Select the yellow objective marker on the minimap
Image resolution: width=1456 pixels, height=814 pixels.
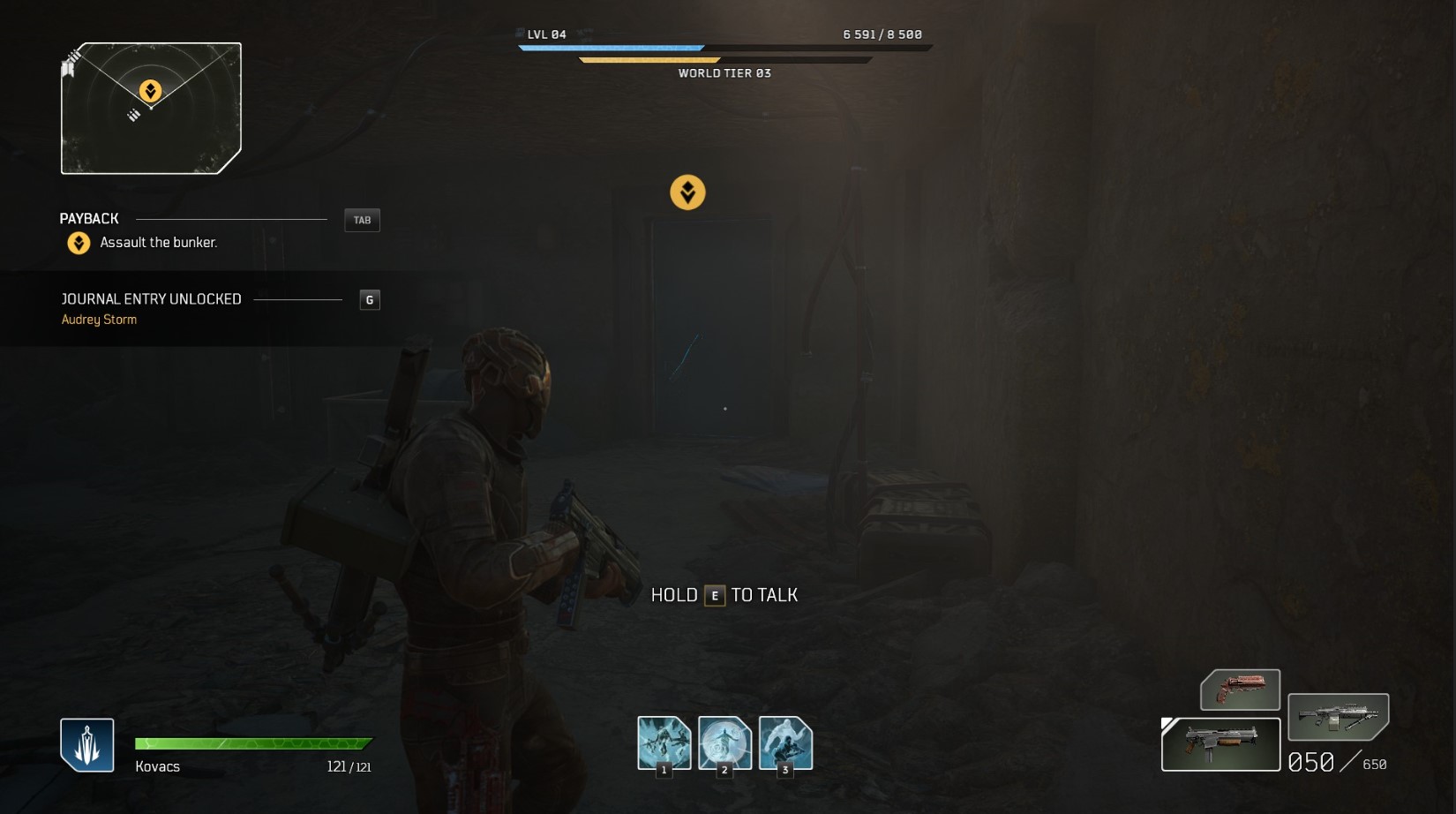[x=151, y=91]
